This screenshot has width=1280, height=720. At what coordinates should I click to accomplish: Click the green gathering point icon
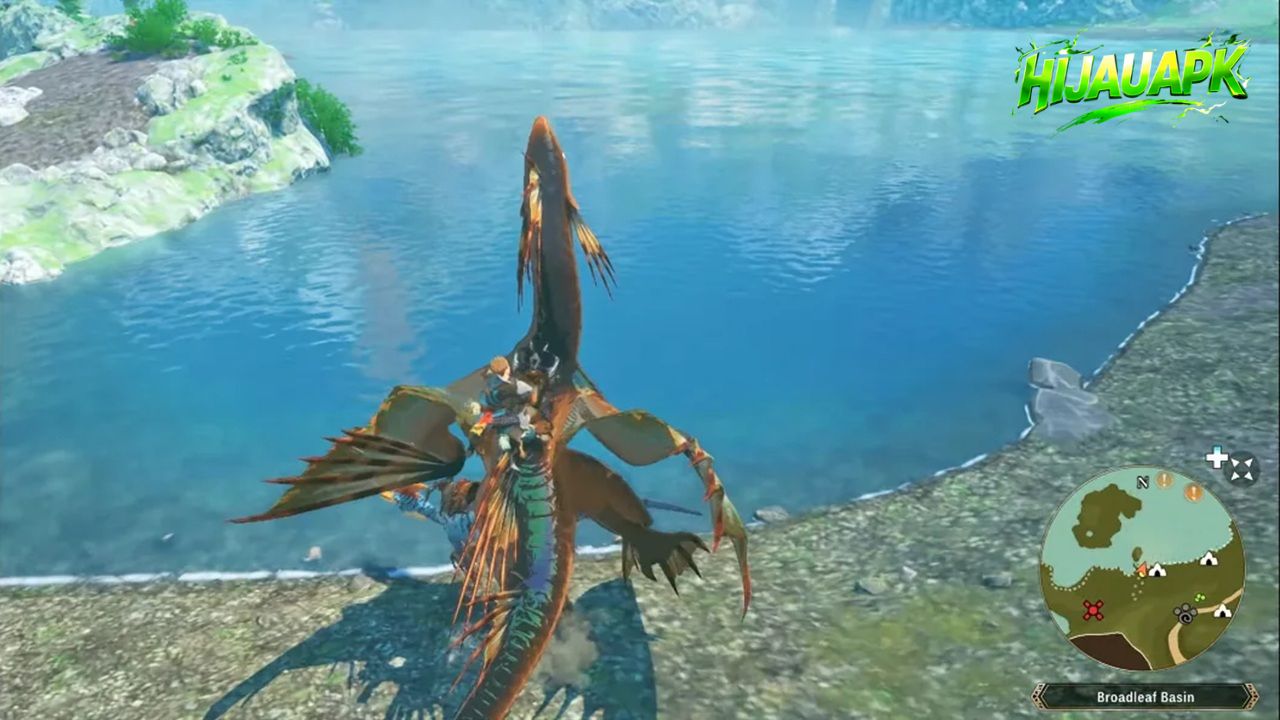(x=1199, y=598)
